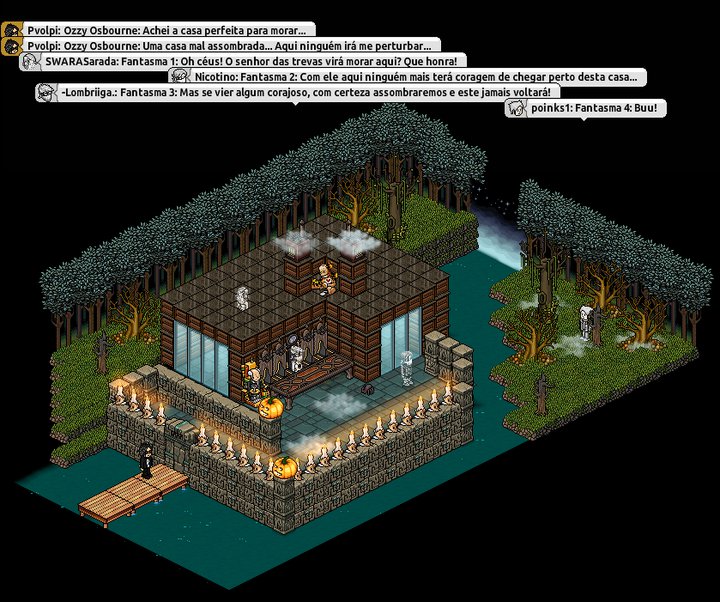
Task: Select Pvolpi's "Uma casa mal assombrada" chat bubble
Action: click(222, 46)
